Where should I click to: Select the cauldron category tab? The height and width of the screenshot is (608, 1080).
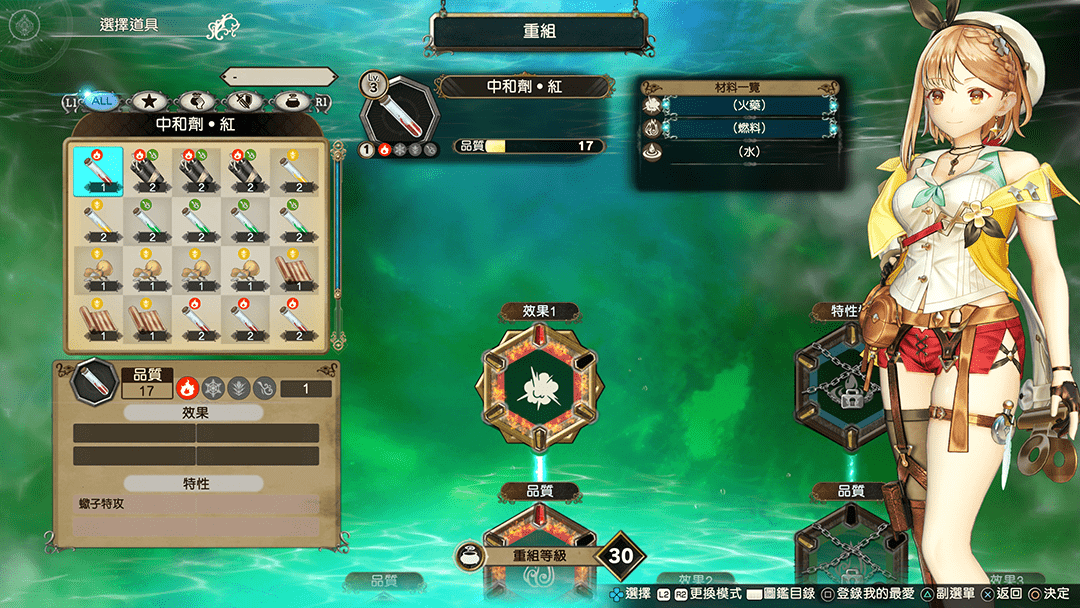(293, 100)
